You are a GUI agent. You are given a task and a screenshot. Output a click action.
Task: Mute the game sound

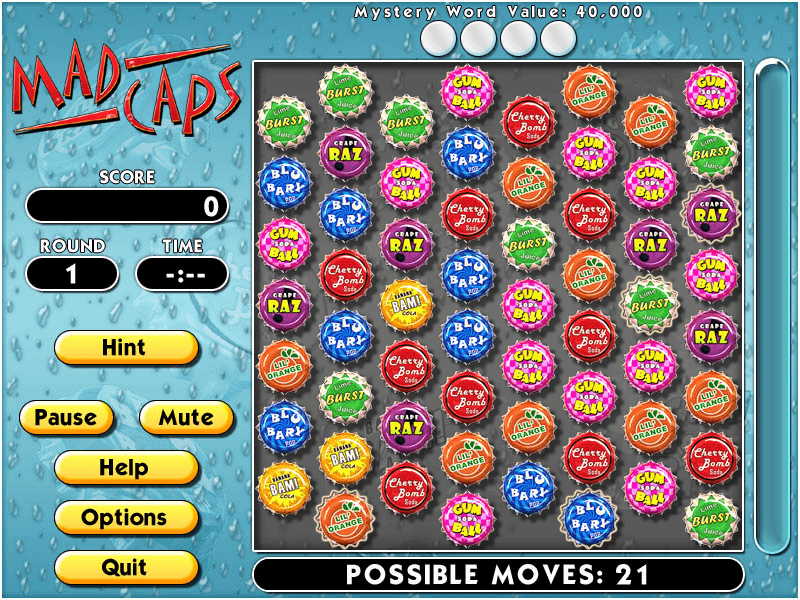186,417
